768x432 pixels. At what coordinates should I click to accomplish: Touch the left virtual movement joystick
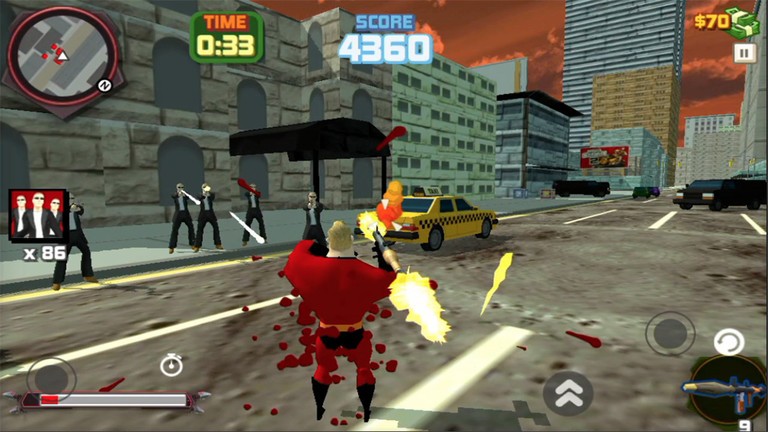(50, 379)
